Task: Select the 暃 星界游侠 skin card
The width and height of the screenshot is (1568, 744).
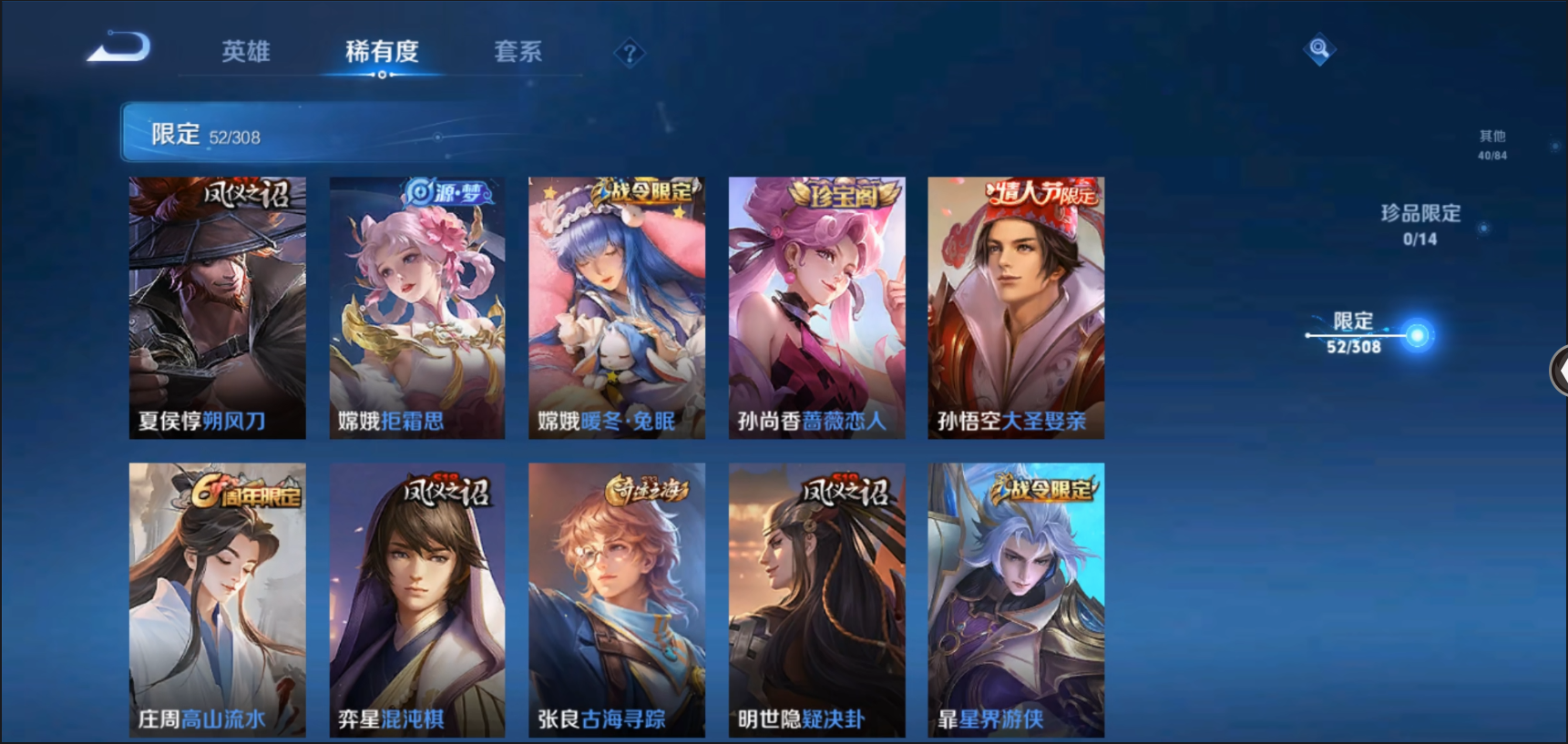Action: click(1016, 599)
